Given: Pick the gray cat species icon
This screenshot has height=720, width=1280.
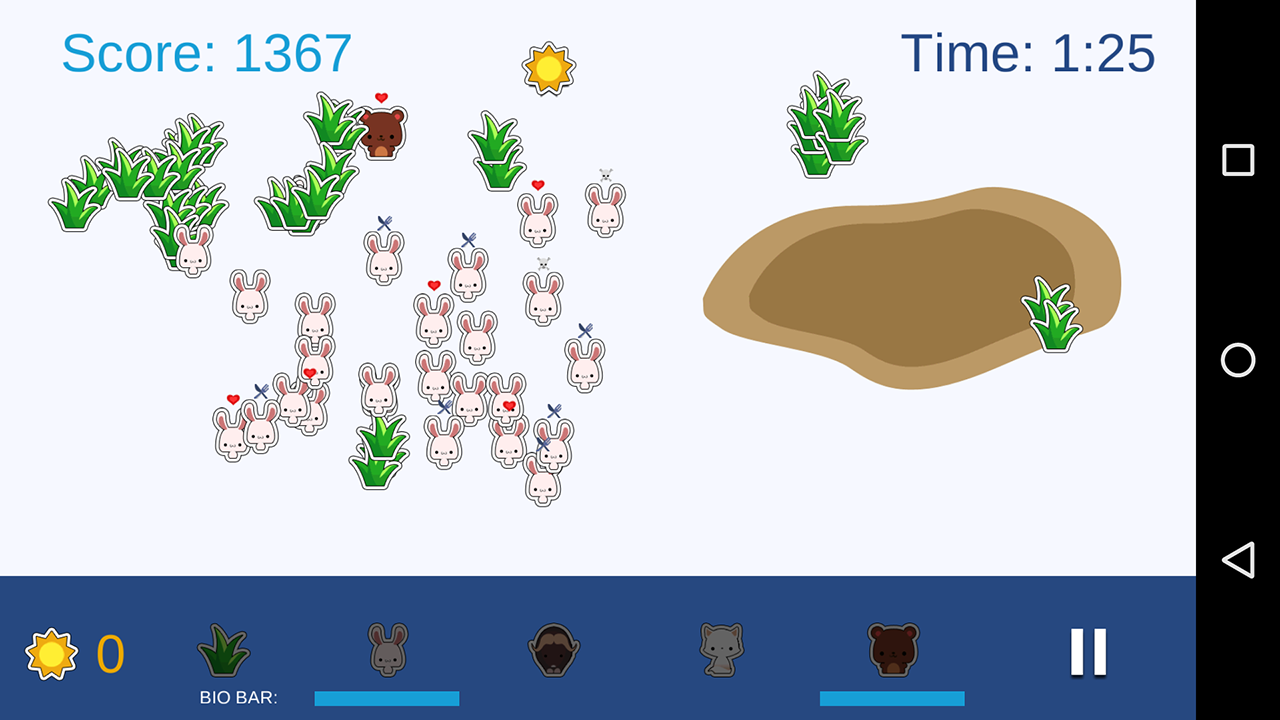Looking at the screenshot, I should point(721,650).
